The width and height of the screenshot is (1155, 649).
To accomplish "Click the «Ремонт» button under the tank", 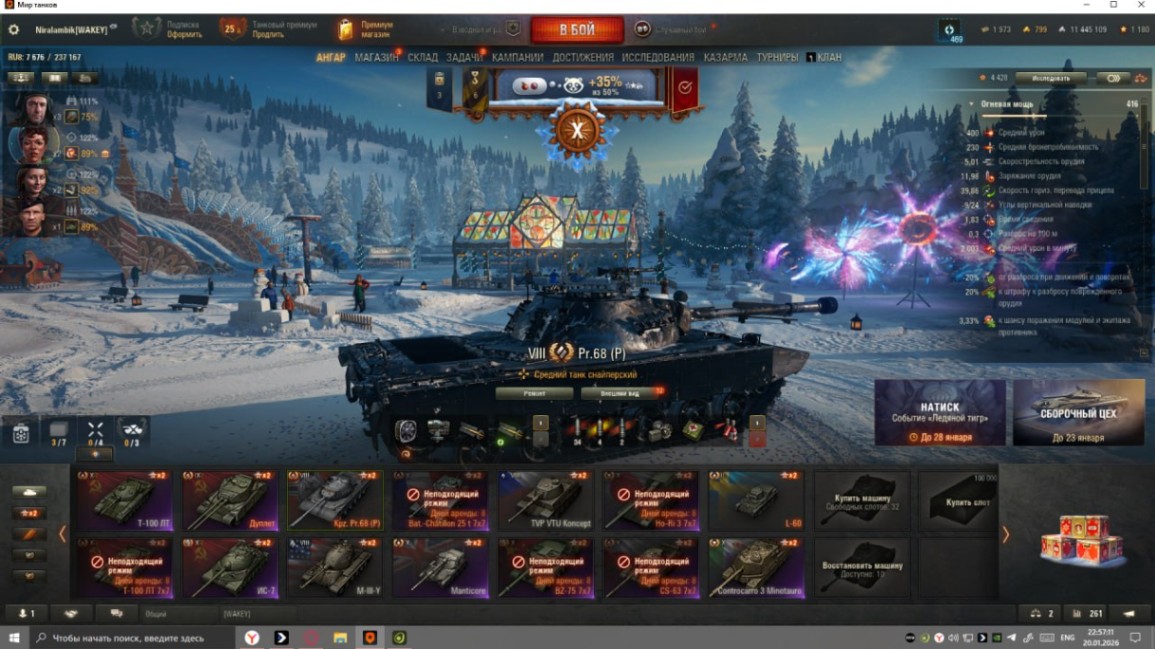I will pyautogui.click(x=535, y=394).
